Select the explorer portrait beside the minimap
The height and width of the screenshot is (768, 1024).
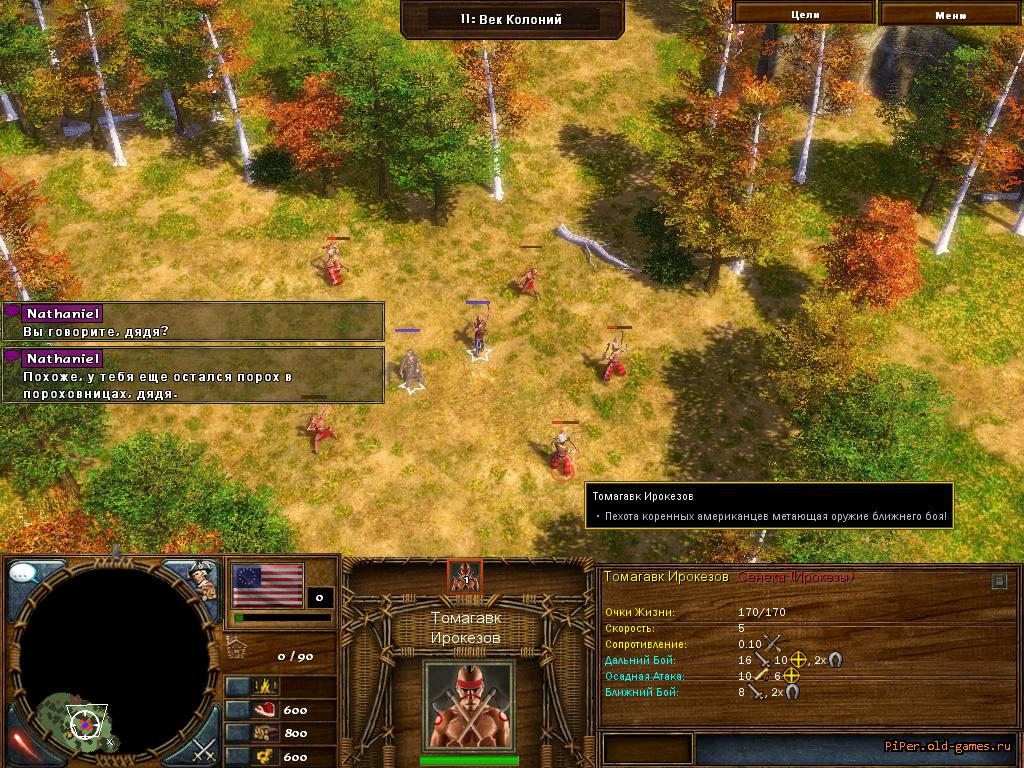point(204,578)
